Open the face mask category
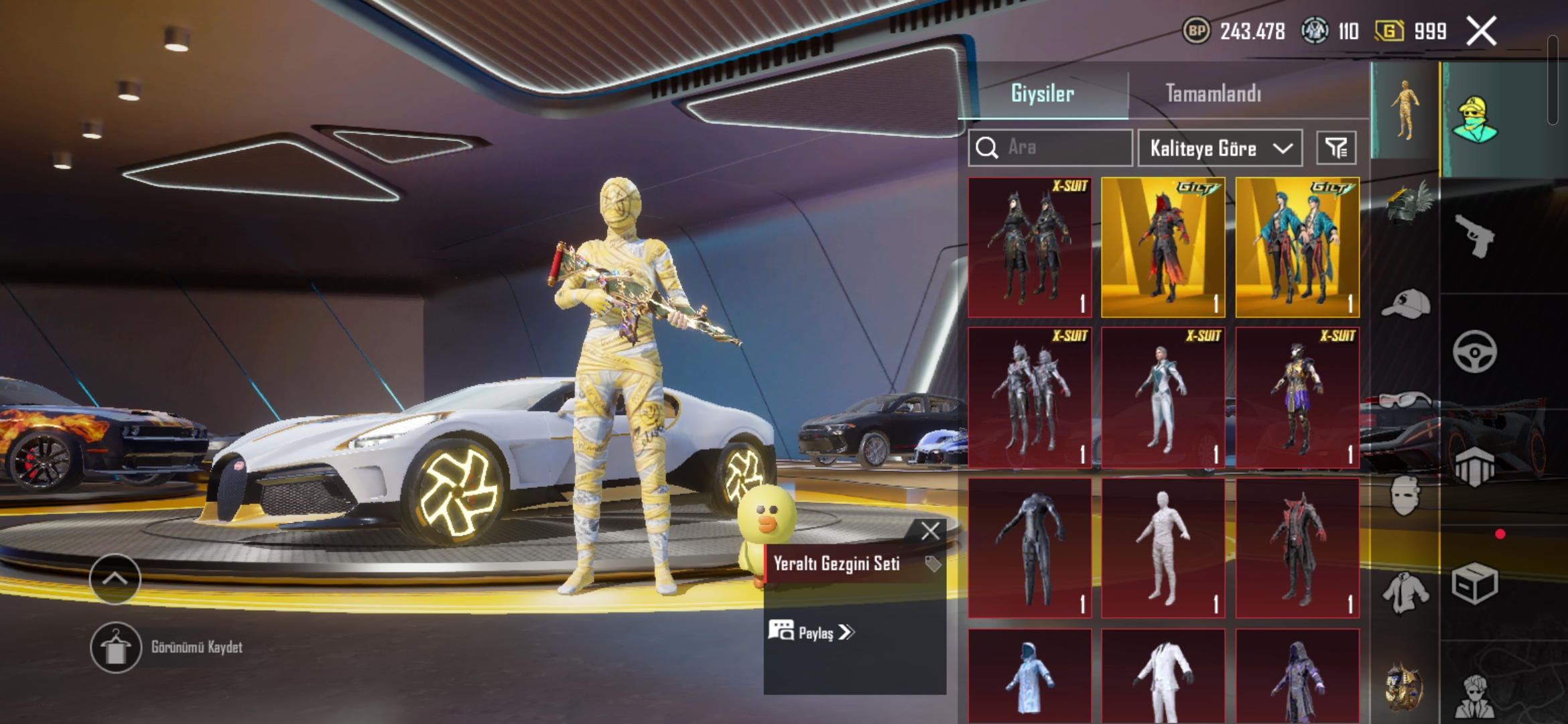The width and height of the screenshot is (1568, 724). click(x=1405, y=496)
